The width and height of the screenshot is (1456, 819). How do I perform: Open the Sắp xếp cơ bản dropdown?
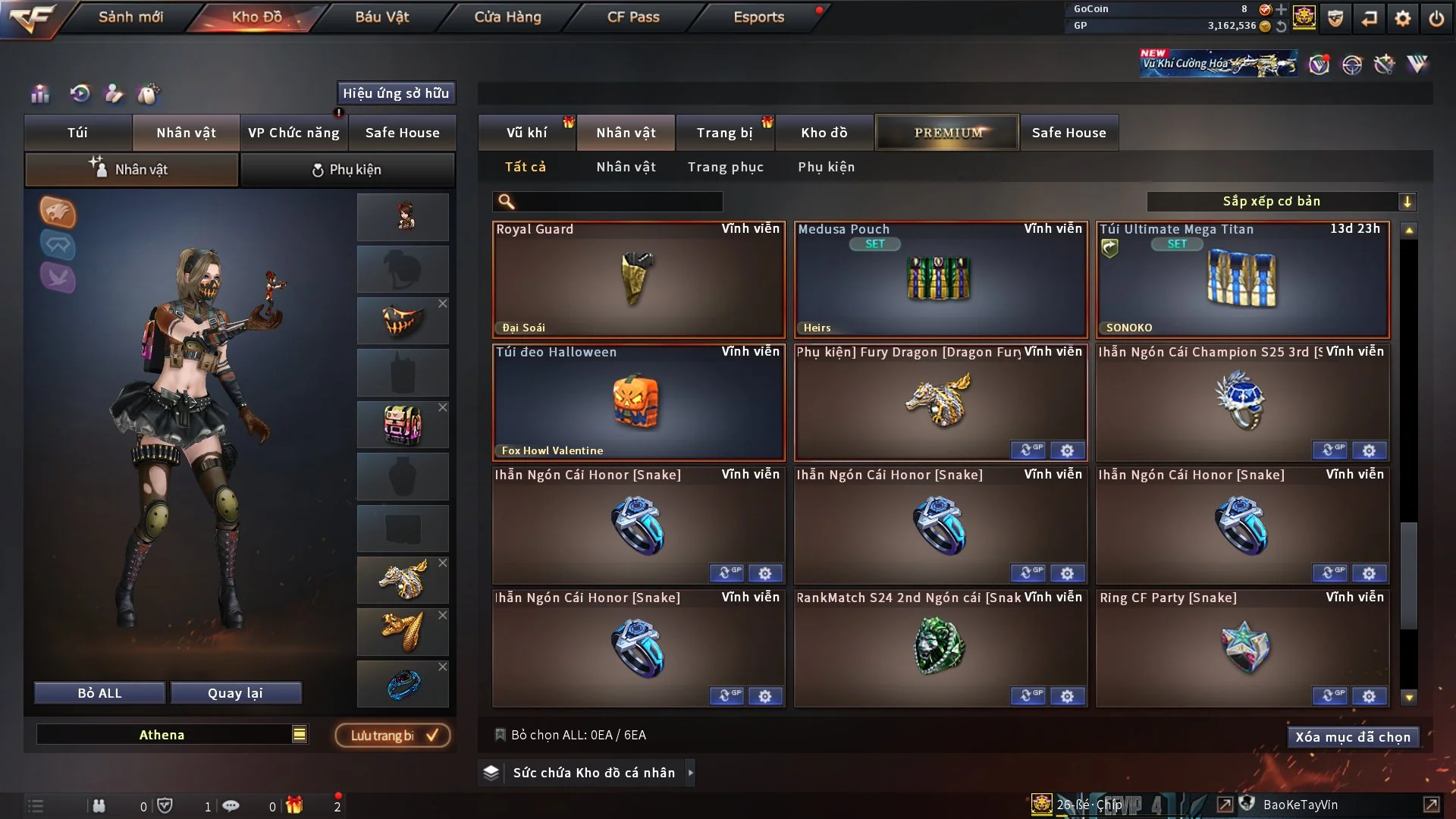click(x=1281, y=202)
